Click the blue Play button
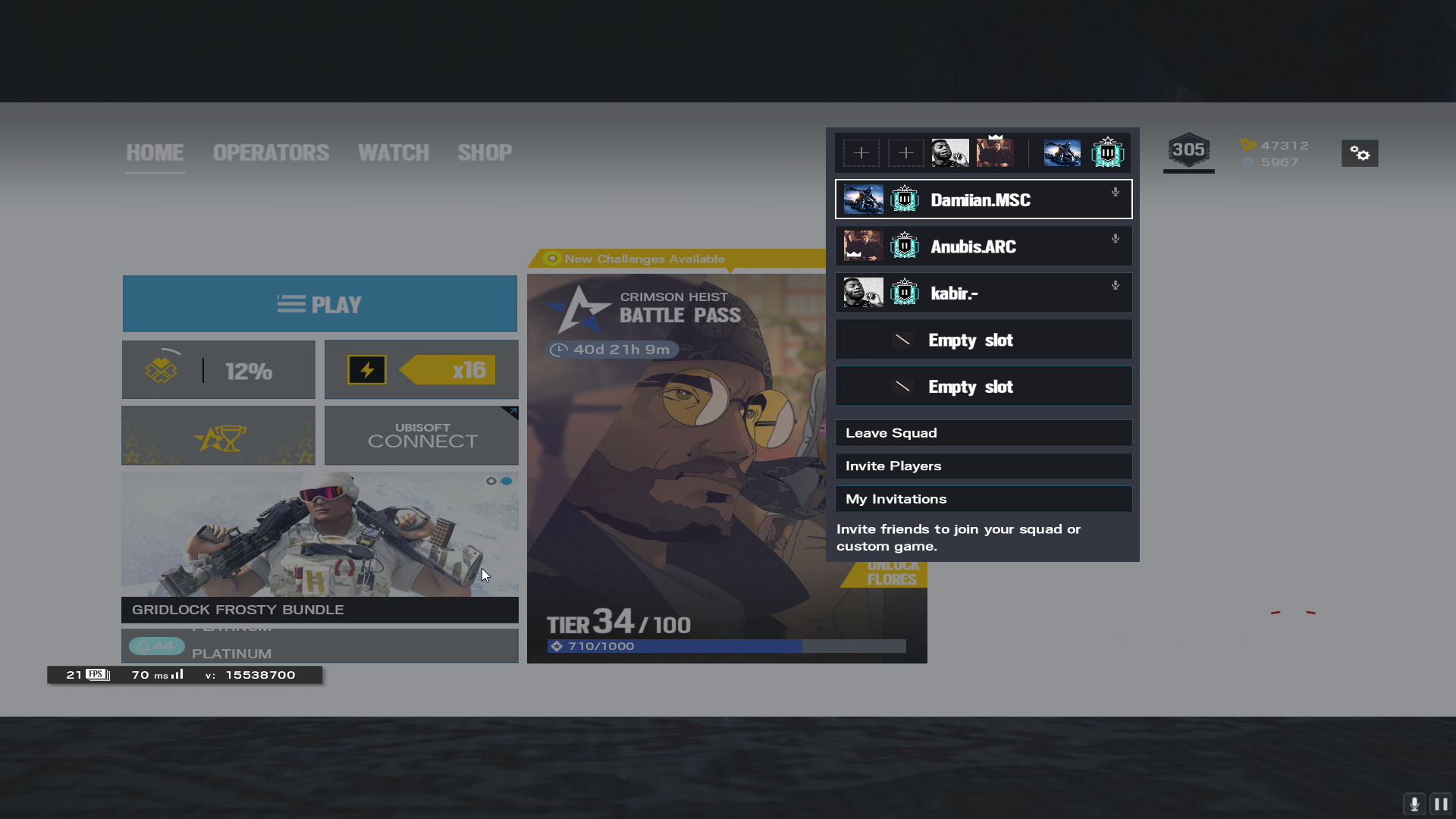Image resolution: width=1456 pixels, height=819 pixels. [x=319, y=304]
